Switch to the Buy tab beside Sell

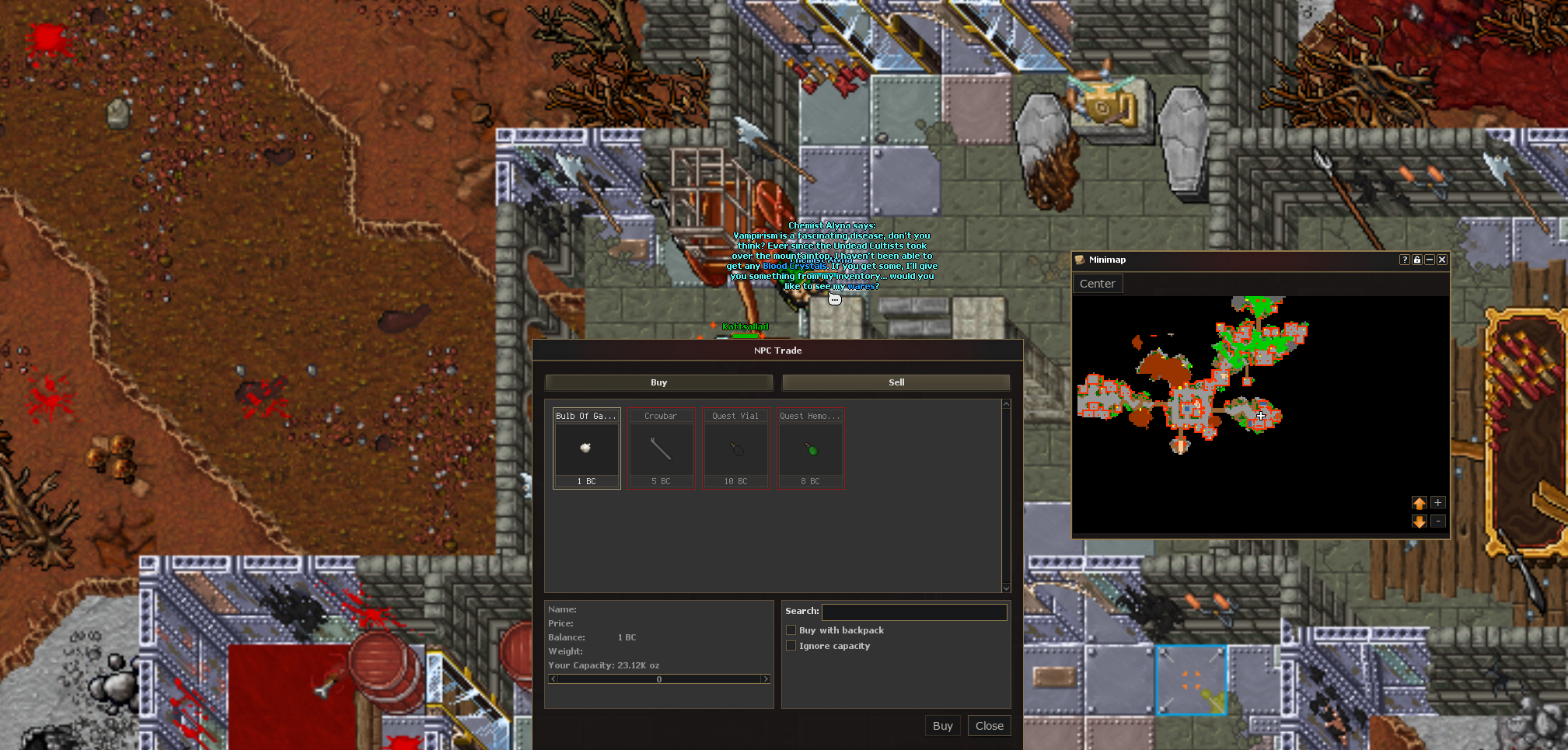point(658,382)
